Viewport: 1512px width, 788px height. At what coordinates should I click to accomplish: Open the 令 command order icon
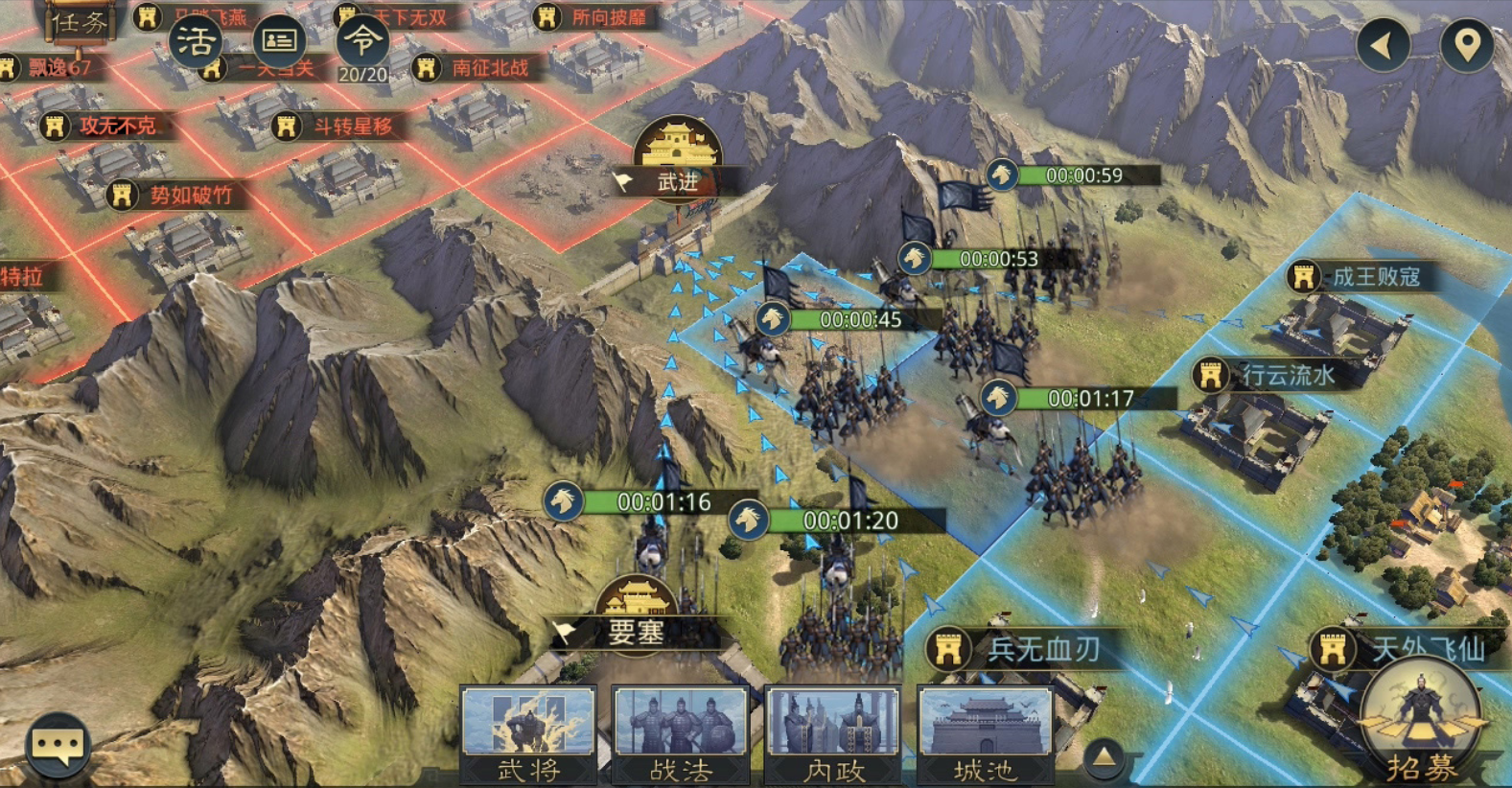pyautogui.click(x=362, y=43)
